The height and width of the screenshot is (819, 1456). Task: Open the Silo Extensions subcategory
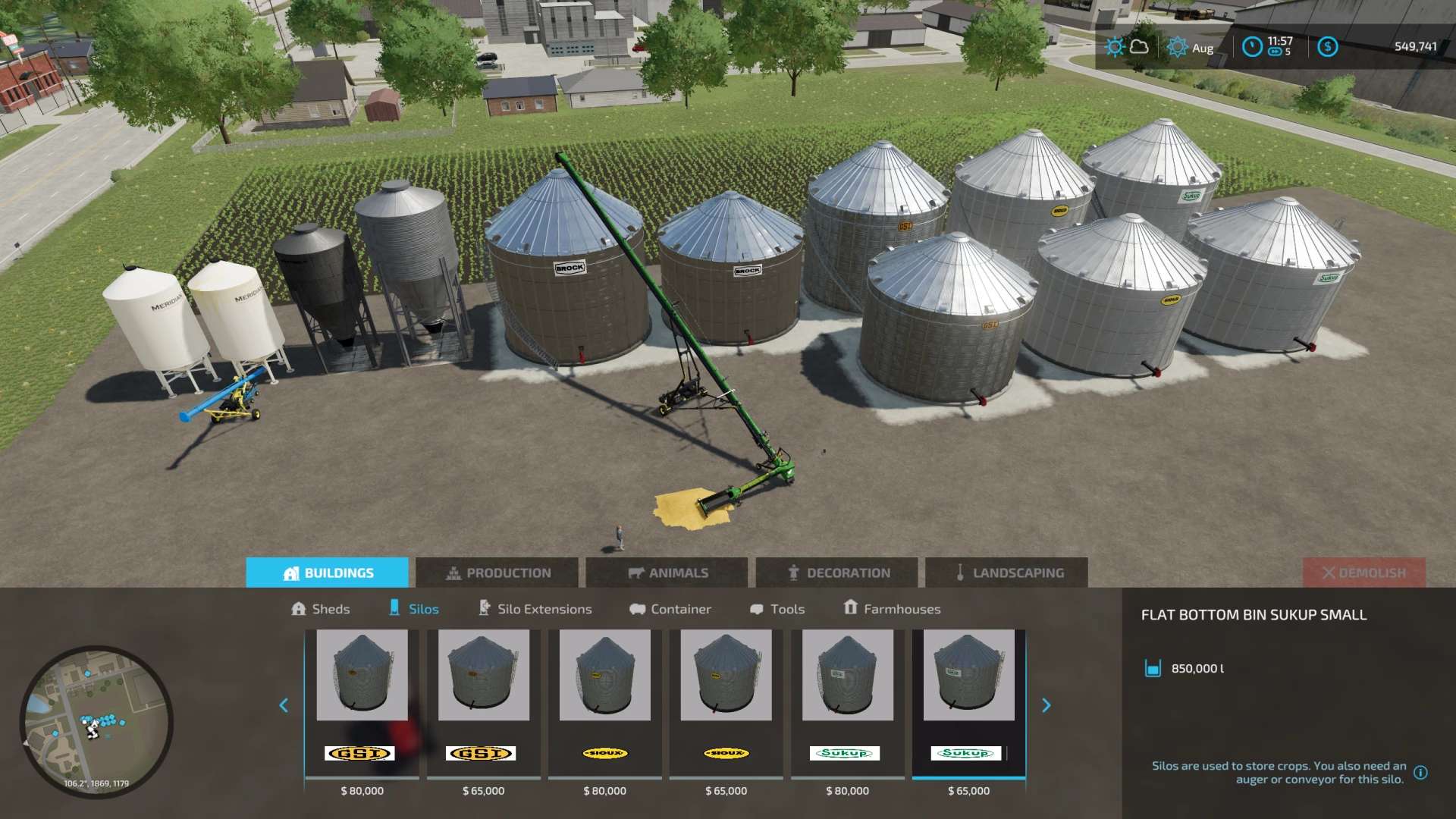coord(535,609)
